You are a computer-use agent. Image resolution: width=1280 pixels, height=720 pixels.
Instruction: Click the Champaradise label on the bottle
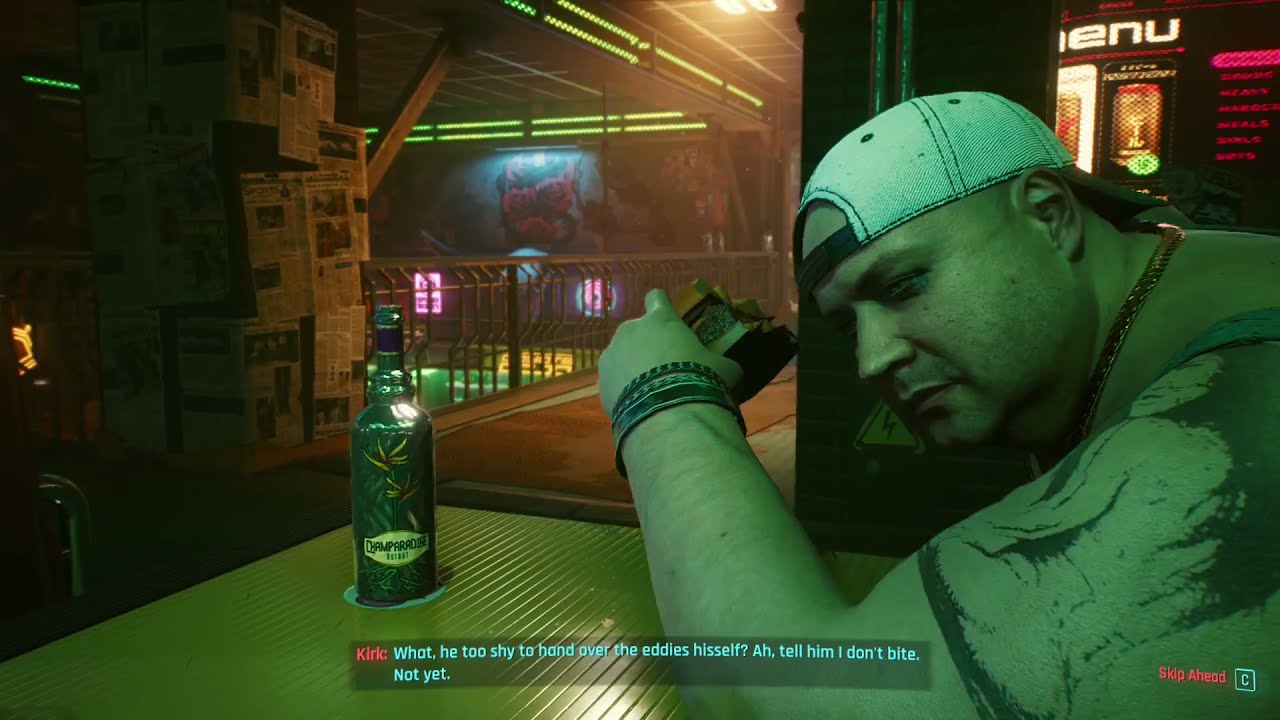(x=396, y=545)
